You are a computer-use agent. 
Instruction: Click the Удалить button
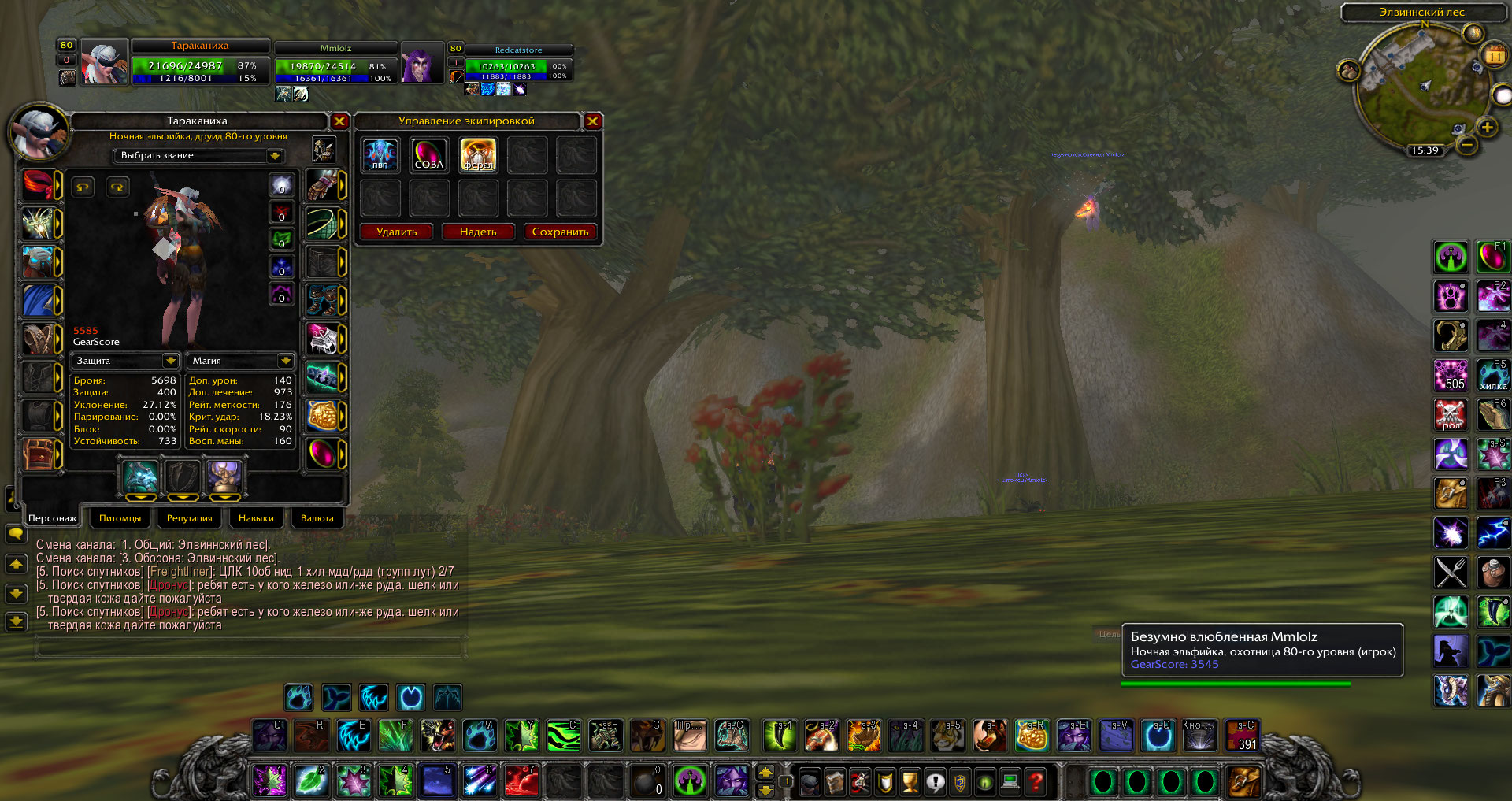(397, 232)
